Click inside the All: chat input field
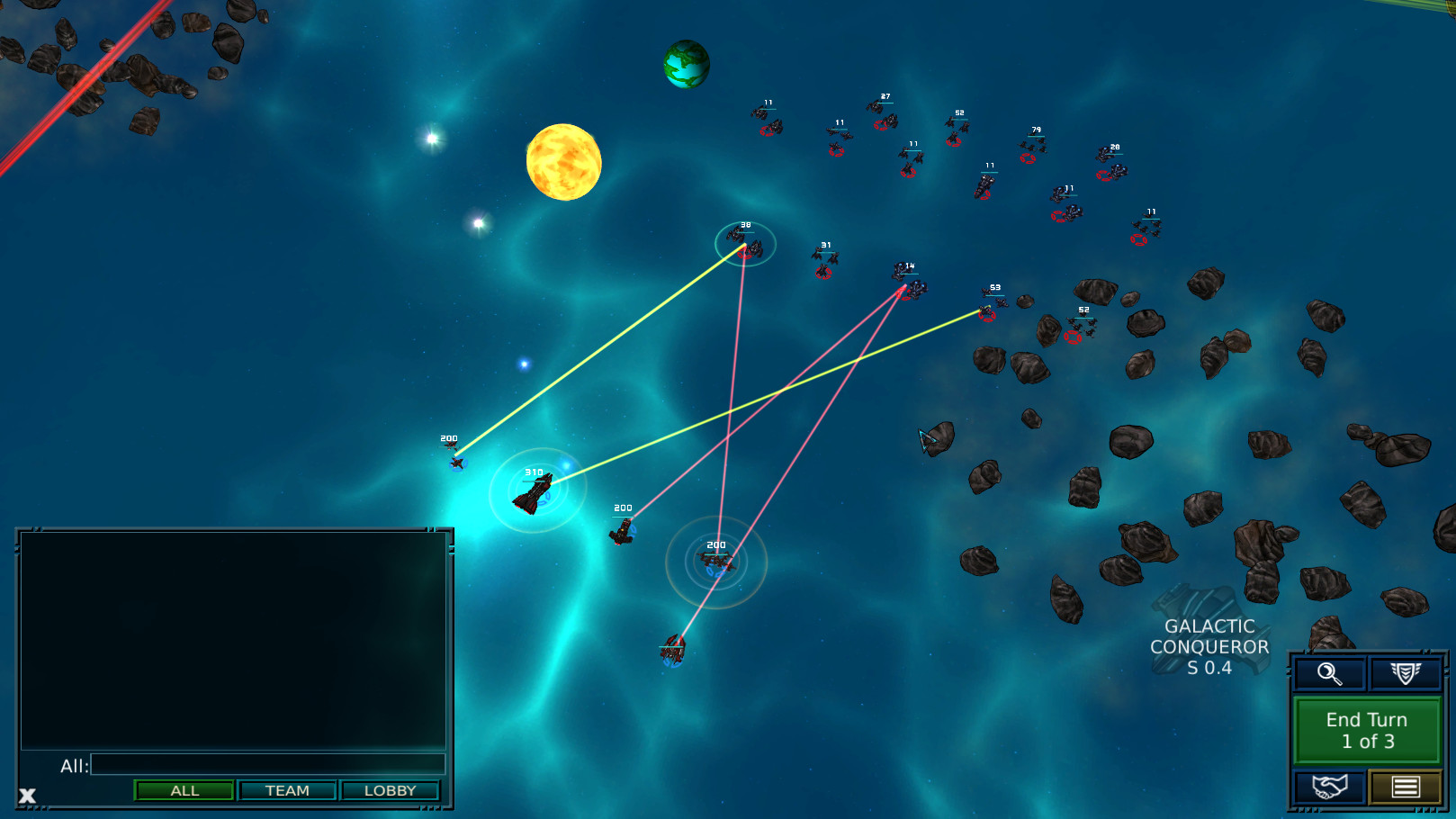The height and width of the screenshot is (819, 1456). [x=268, y=763]
